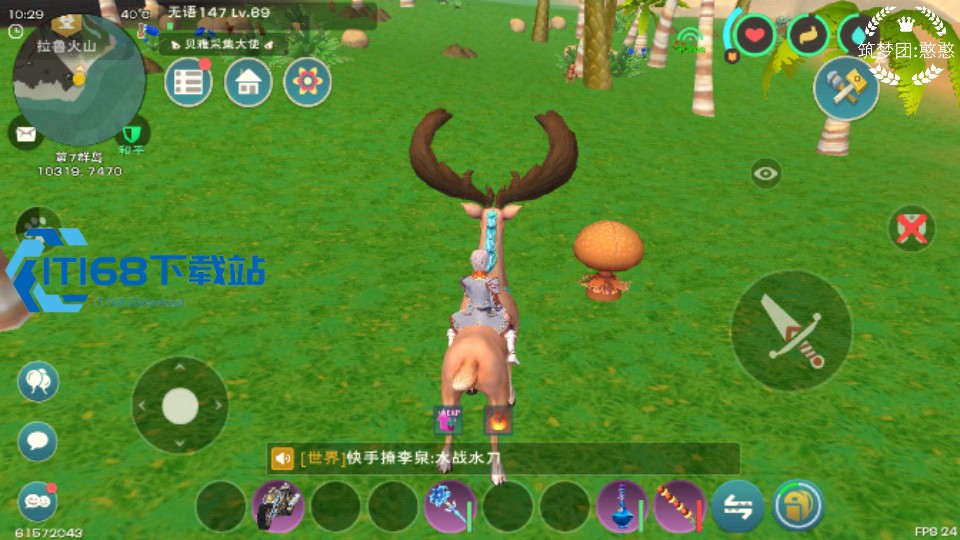Attack with the dagger button

pos(791,331)
